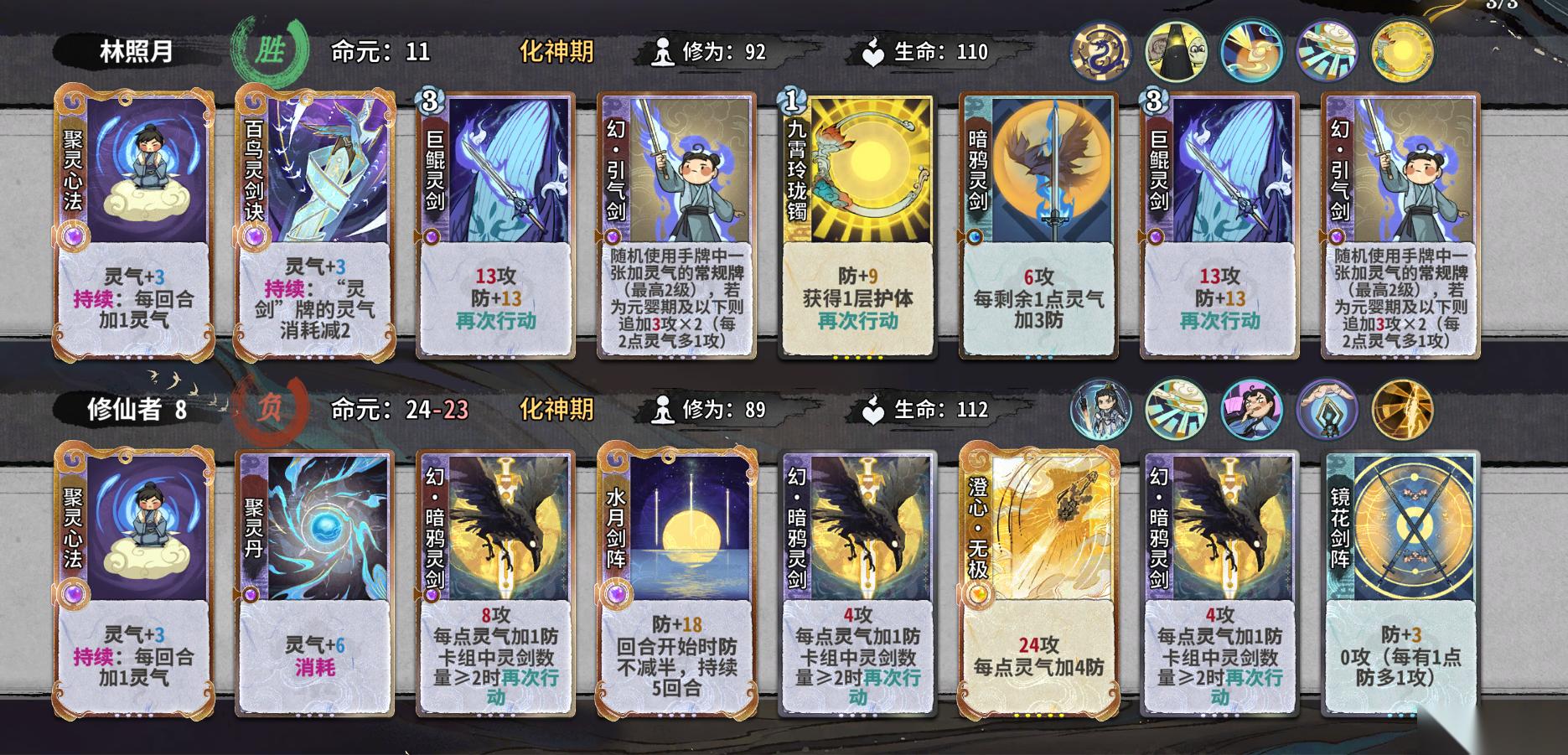View the 澄心·无极 card
The height and width of the screenshot is (755, 1568).
pos(1038,584)
